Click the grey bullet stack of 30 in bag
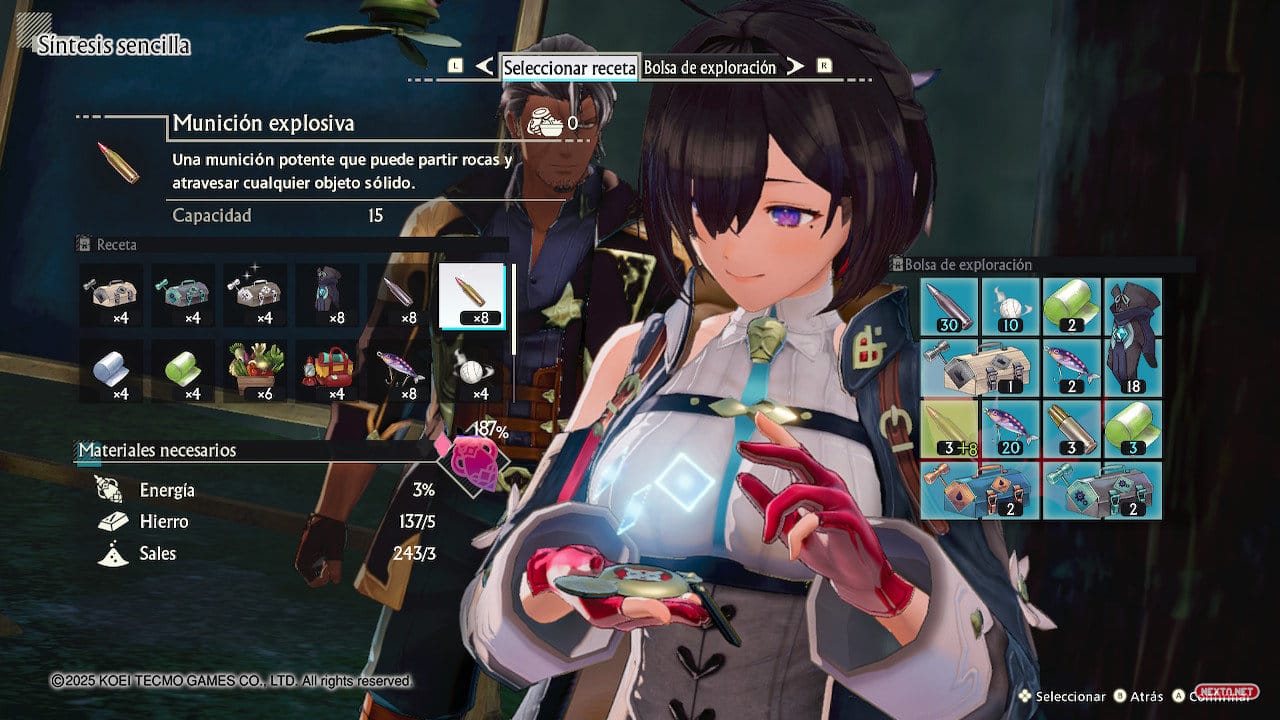The image size is (1280, 720). [949, 307]
